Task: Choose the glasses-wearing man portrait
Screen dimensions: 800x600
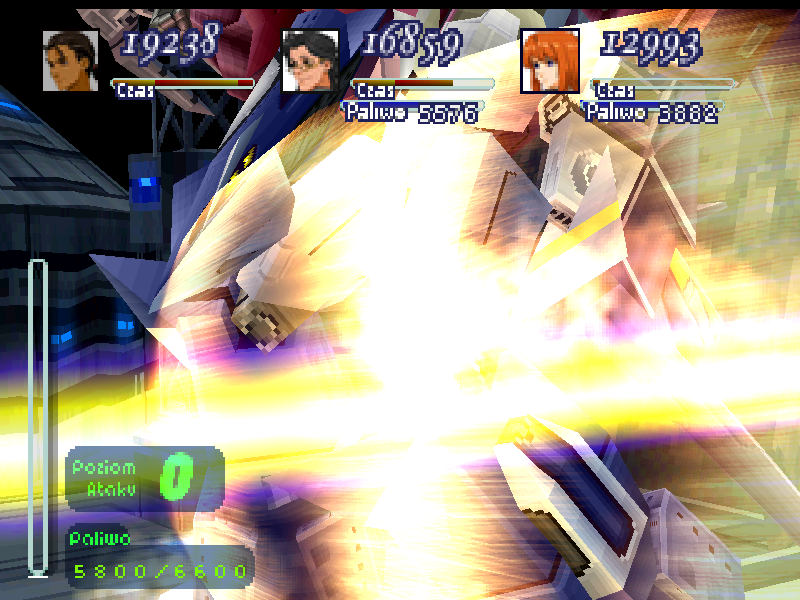Action: tap(310, 61)
